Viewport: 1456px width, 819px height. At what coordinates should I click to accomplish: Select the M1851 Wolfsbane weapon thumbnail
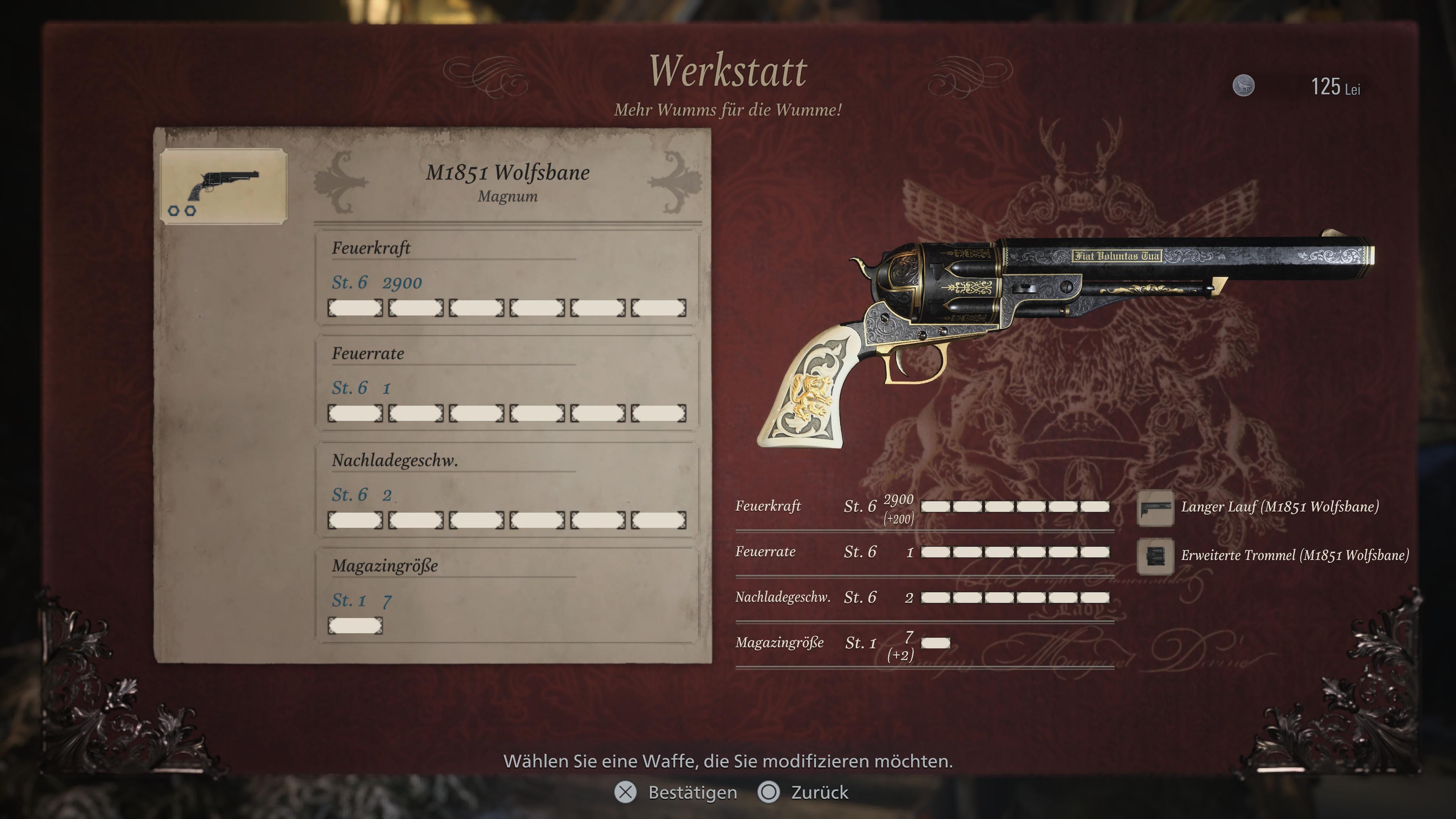pyautogui.click(x=224, y=186)
